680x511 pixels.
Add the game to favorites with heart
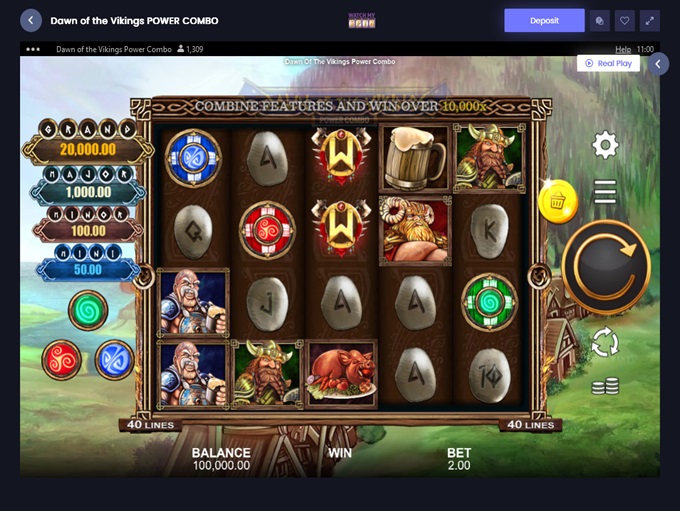point(624,20)
